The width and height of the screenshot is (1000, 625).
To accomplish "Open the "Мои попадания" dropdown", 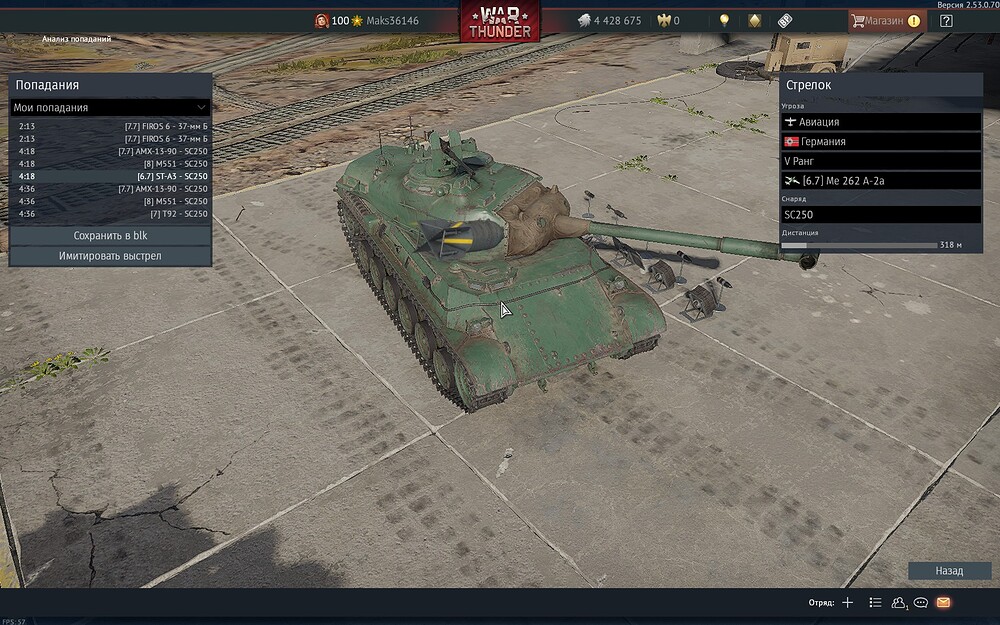I will [x=110, y=107].
